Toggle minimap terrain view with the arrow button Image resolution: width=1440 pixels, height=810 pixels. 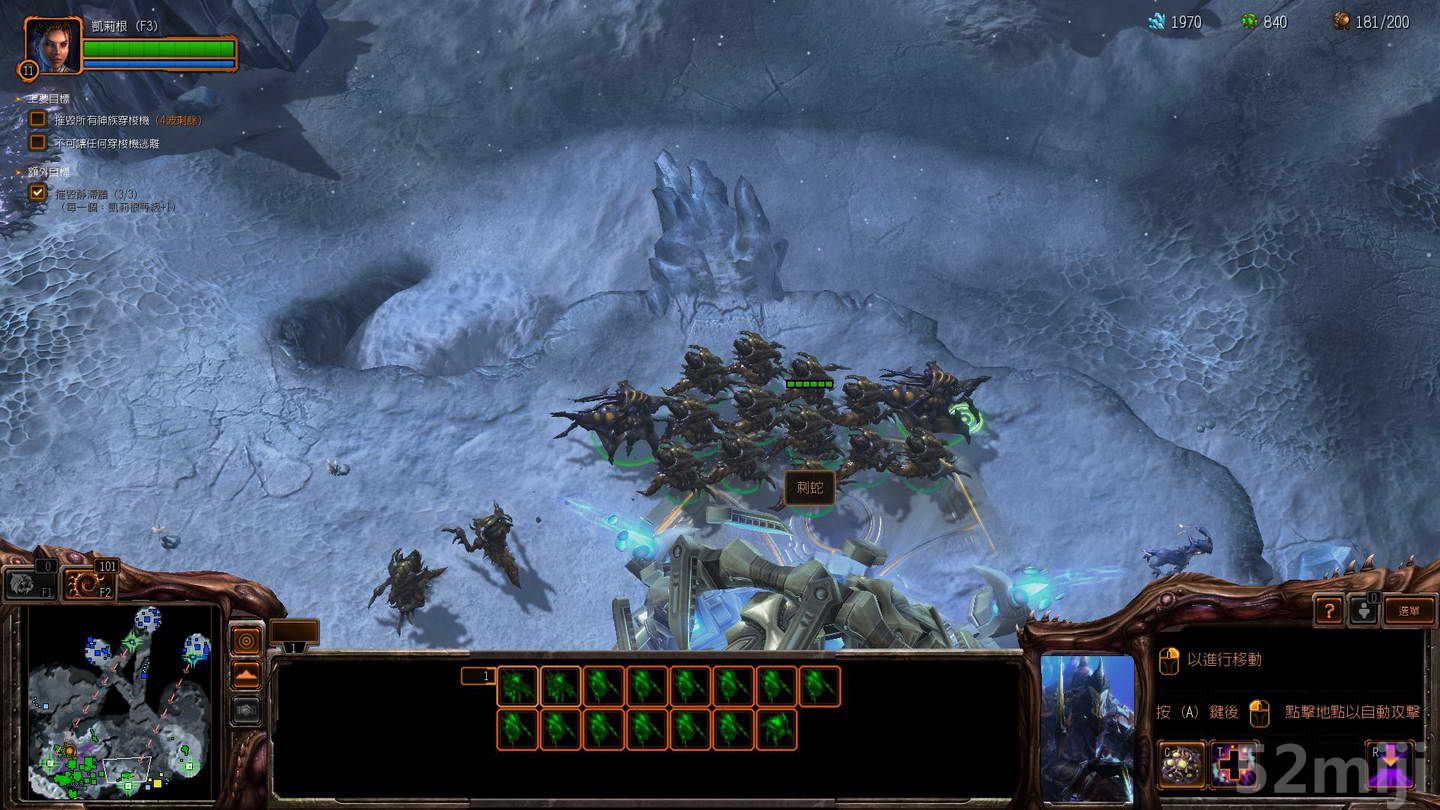click(245, 676)
